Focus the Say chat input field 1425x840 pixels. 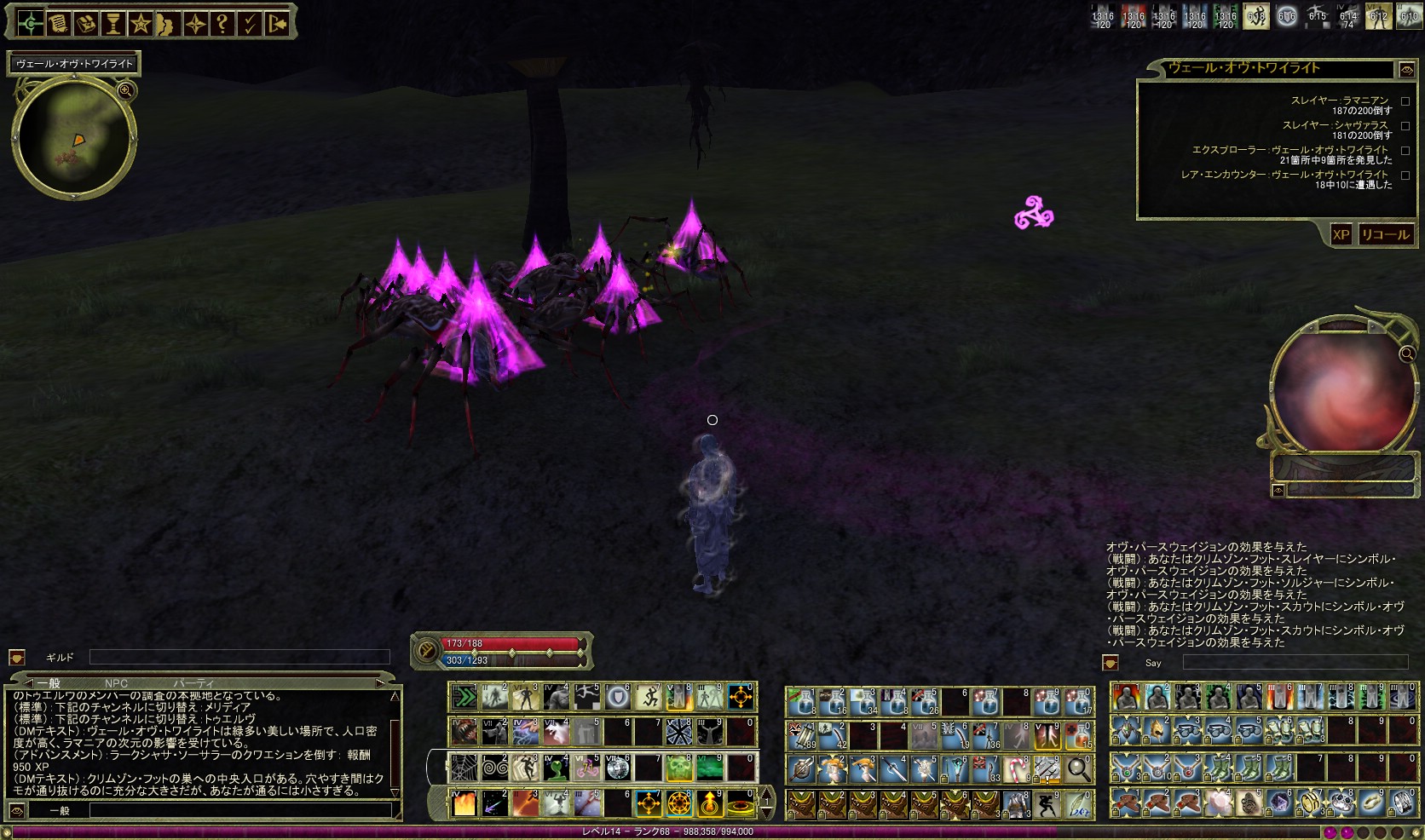click(x=1294, y=662)
